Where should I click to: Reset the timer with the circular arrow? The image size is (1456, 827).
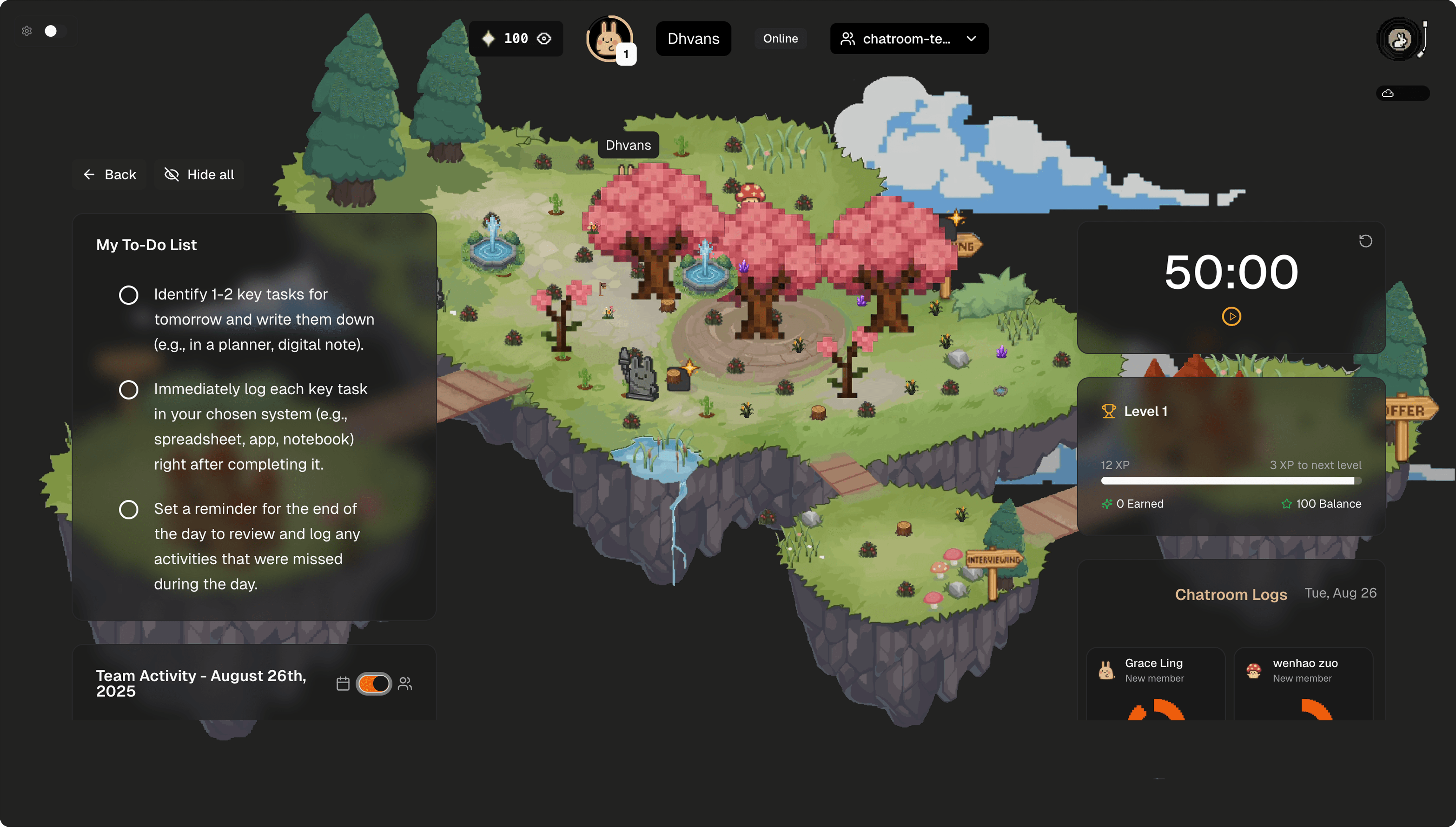[x=1365, y=241]
